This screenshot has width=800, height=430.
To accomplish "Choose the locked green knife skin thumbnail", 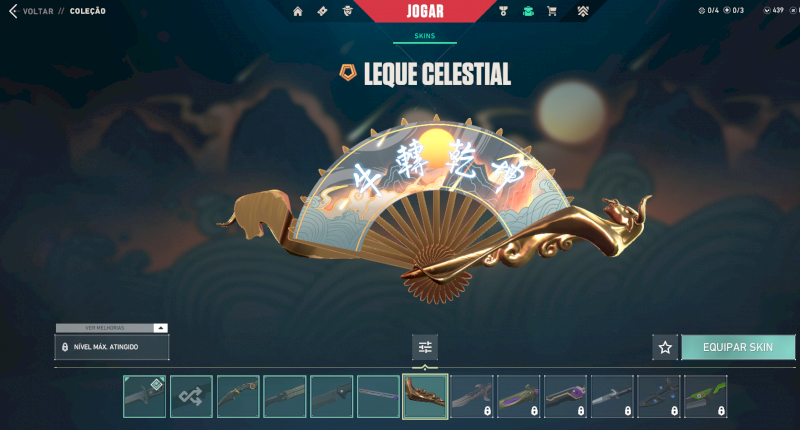I will click(x=706, y=396).
